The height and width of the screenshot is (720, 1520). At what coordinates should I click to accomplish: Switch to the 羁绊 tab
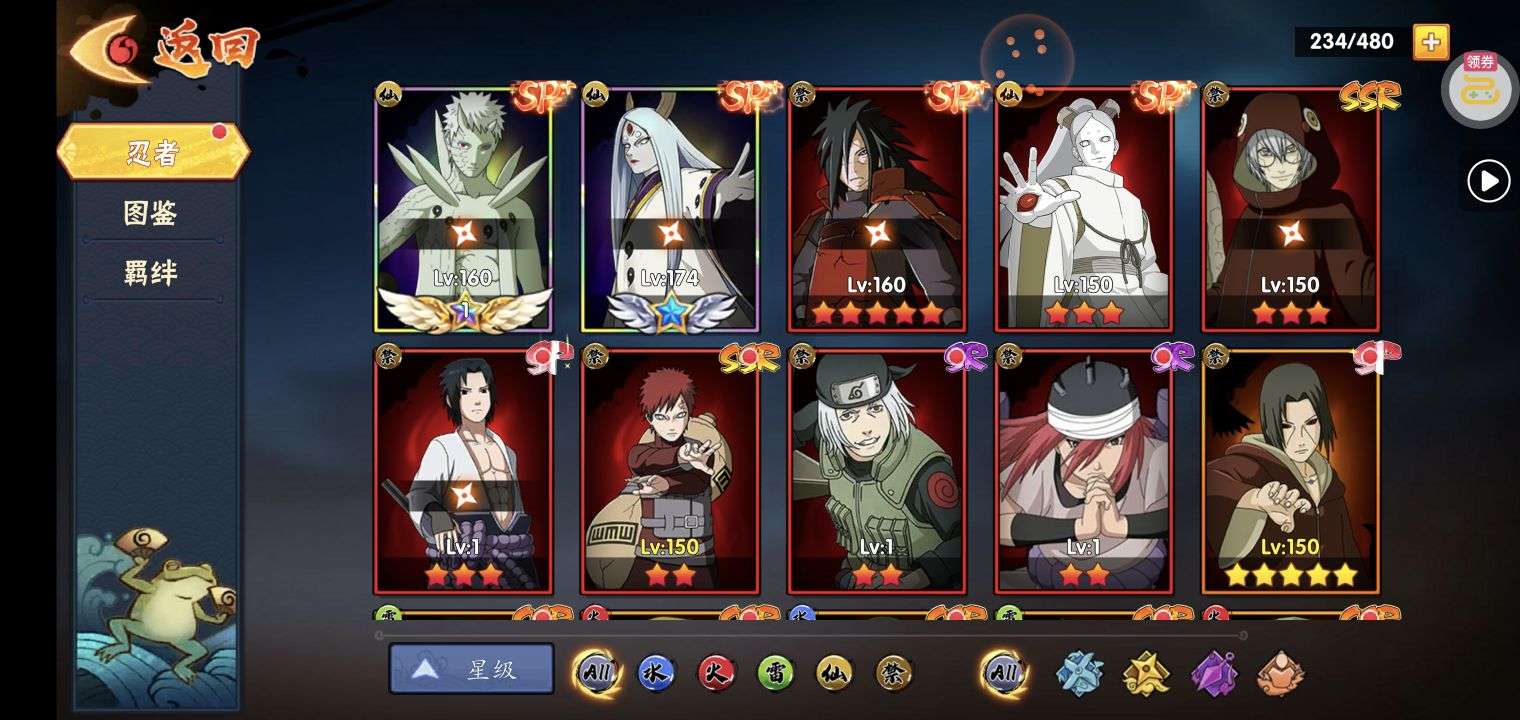tap(151, 273)
